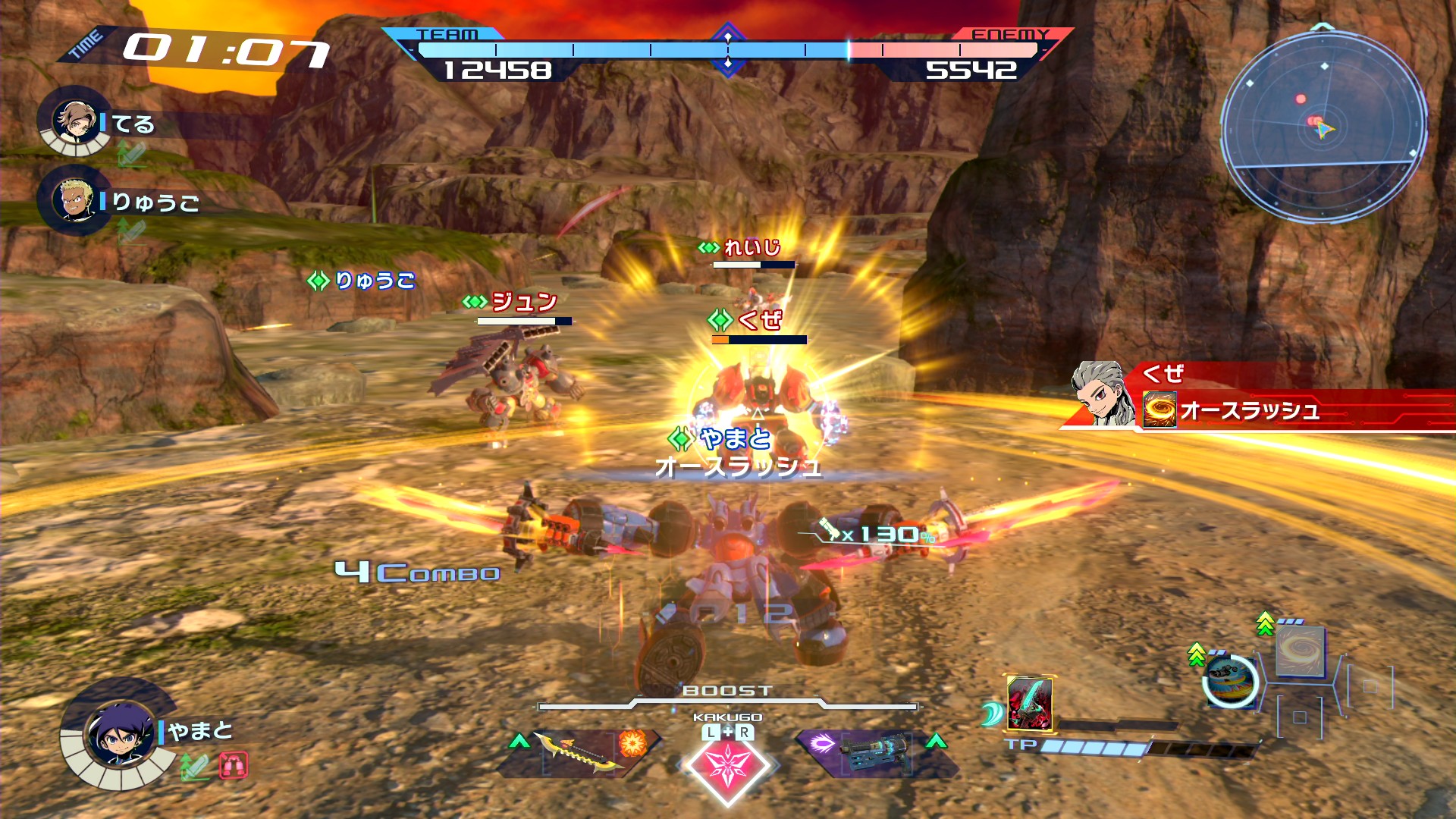Use the red sword skill card
1456x819 pixels.
click(1029, 703)
